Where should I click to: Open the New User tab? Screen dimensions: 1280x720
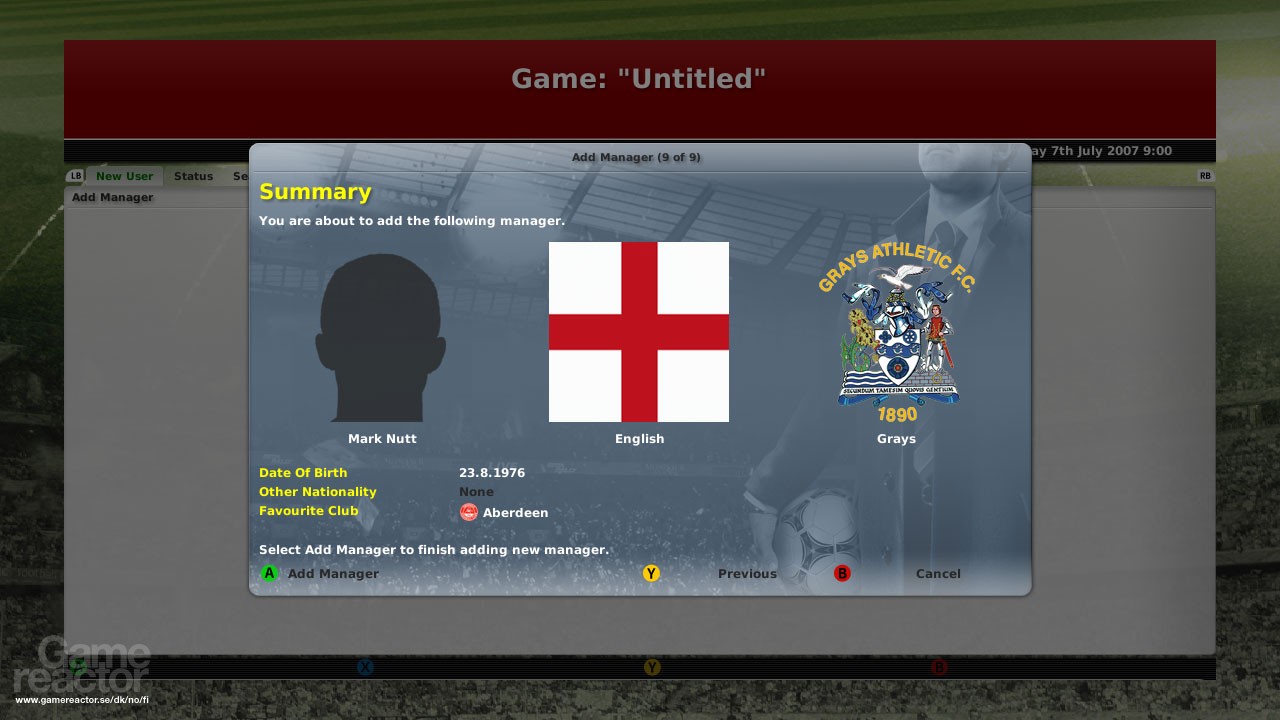(124, 175)
